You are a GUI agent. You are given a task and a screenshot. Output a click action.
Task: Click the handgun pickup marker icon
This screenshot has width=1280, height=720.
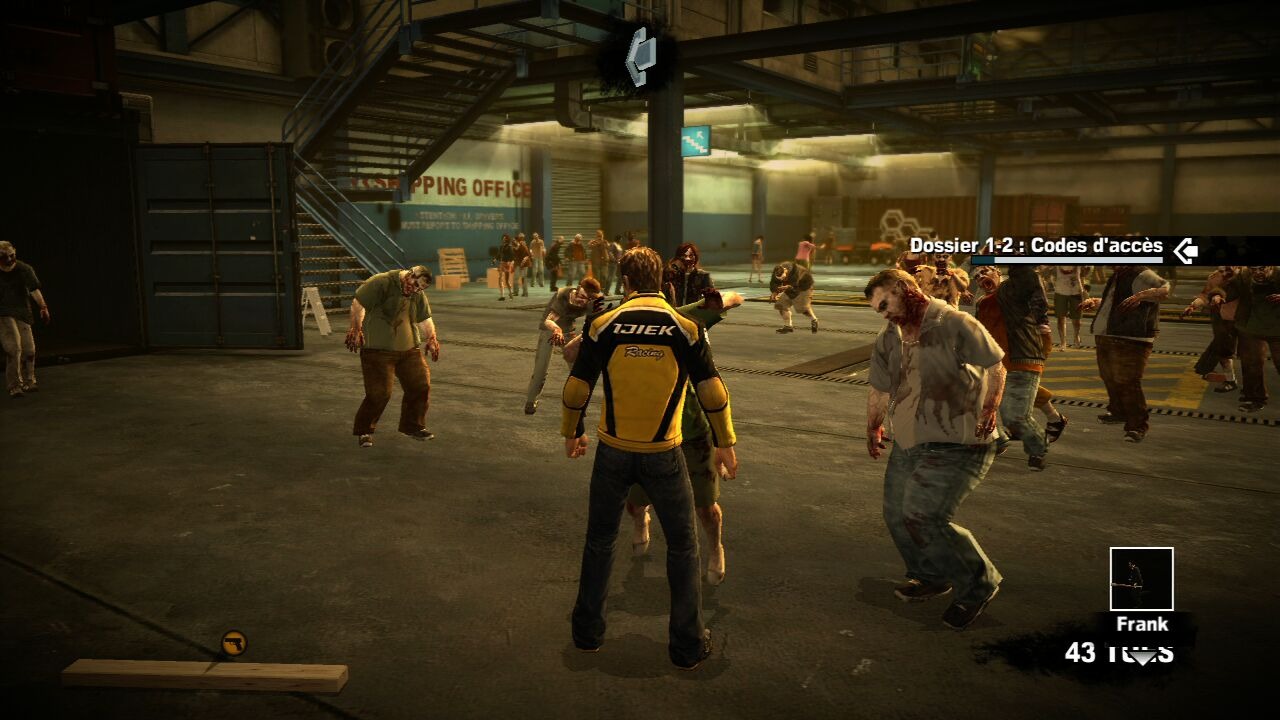pos(234,643)
